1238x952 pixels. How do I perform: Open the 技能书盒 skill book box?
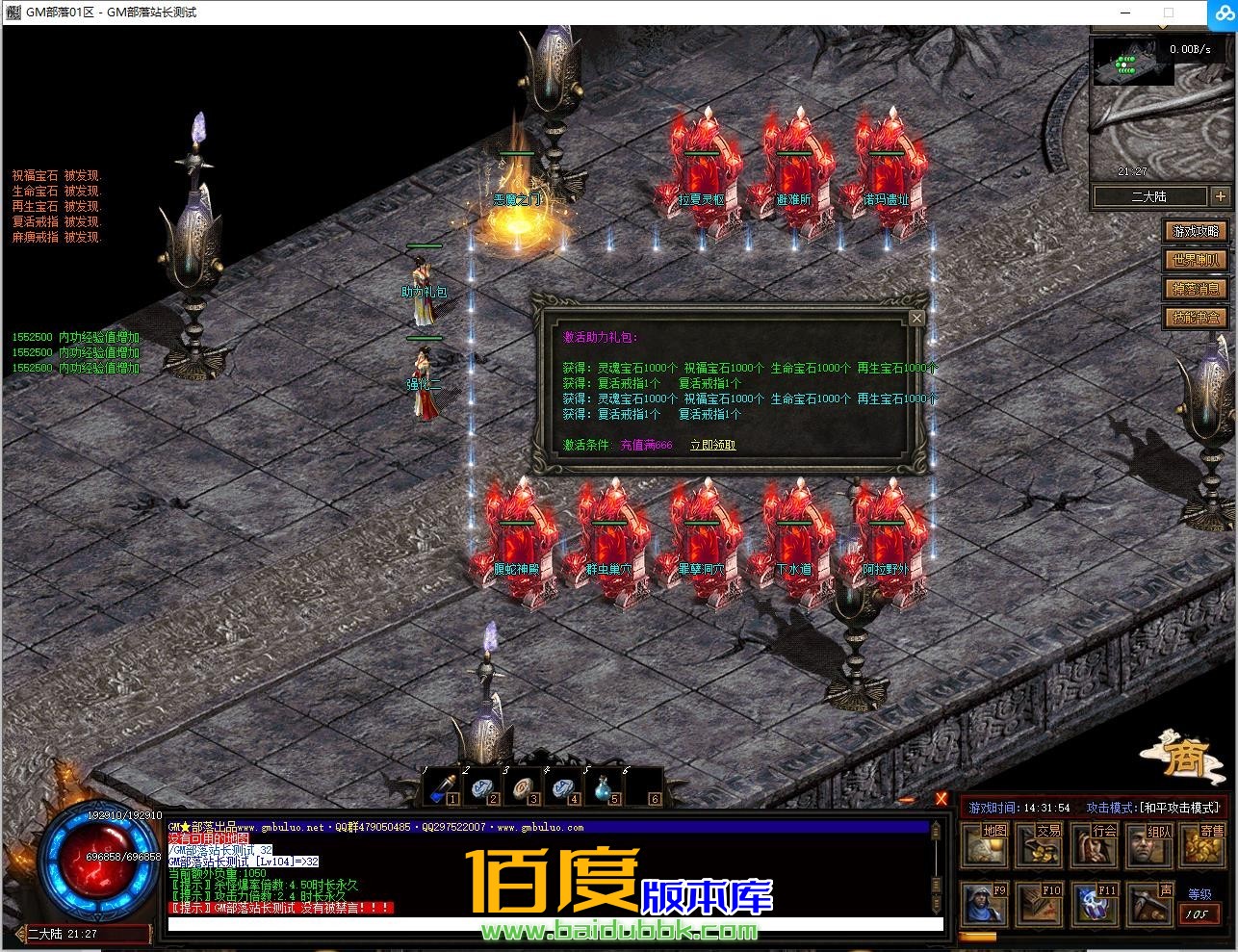click(x=1196, y=318)
